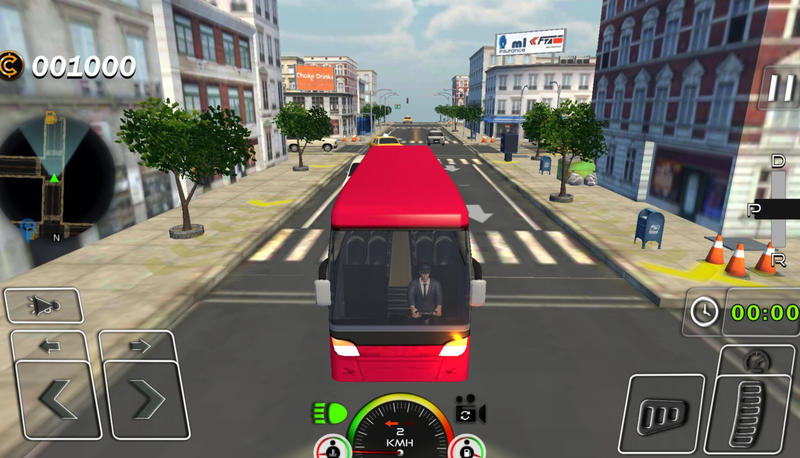Pause the game
This screenshot has width=800, height=458.
[779, 89]
